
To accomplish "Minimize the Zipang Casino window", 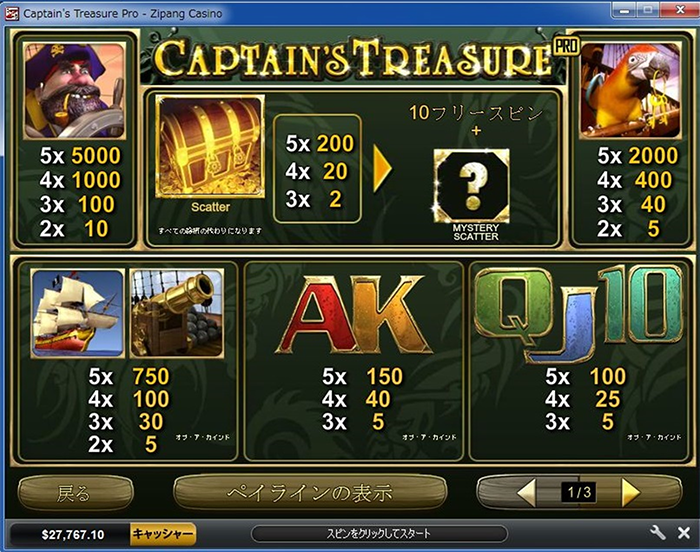I will [622, 12].
